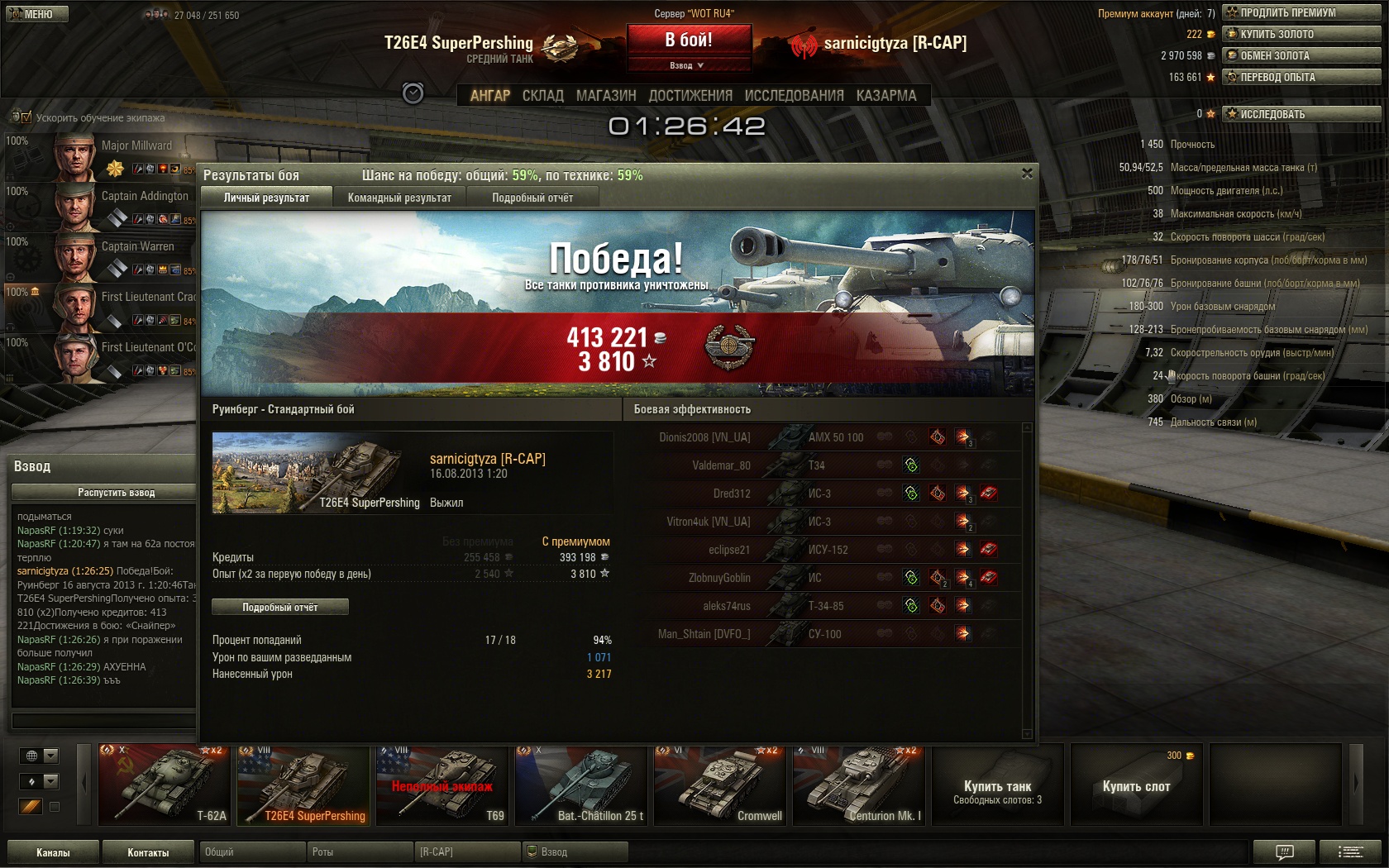This screenshot has height=868, width=1389.
Task: Select the T-62A tank in carousel
Action: pyautogui.click(x=164, y=785)
